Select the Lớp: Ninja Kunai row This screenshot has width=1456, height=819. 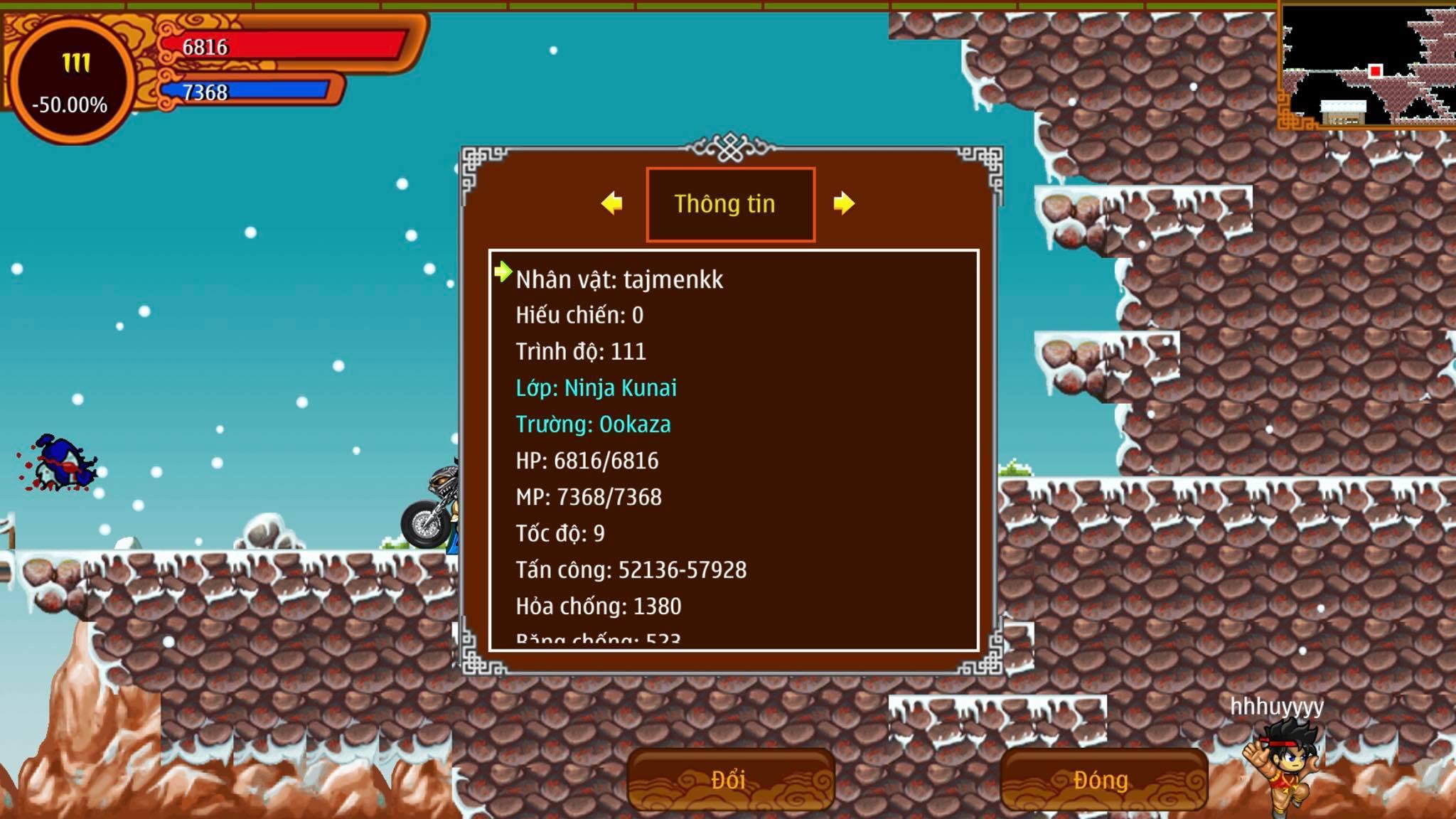596,388
